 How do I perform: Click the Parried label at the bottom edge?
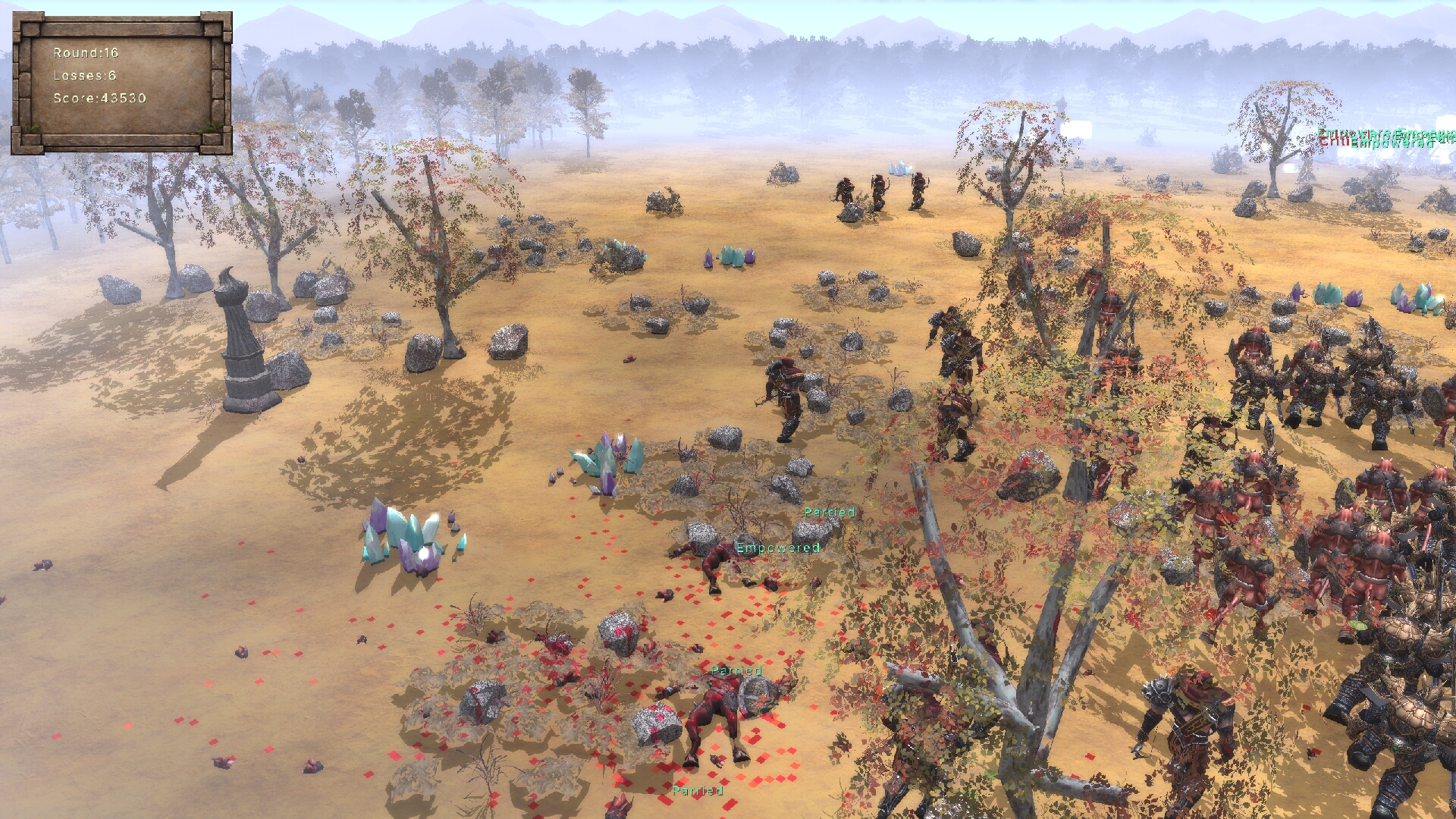coord(698,789)
